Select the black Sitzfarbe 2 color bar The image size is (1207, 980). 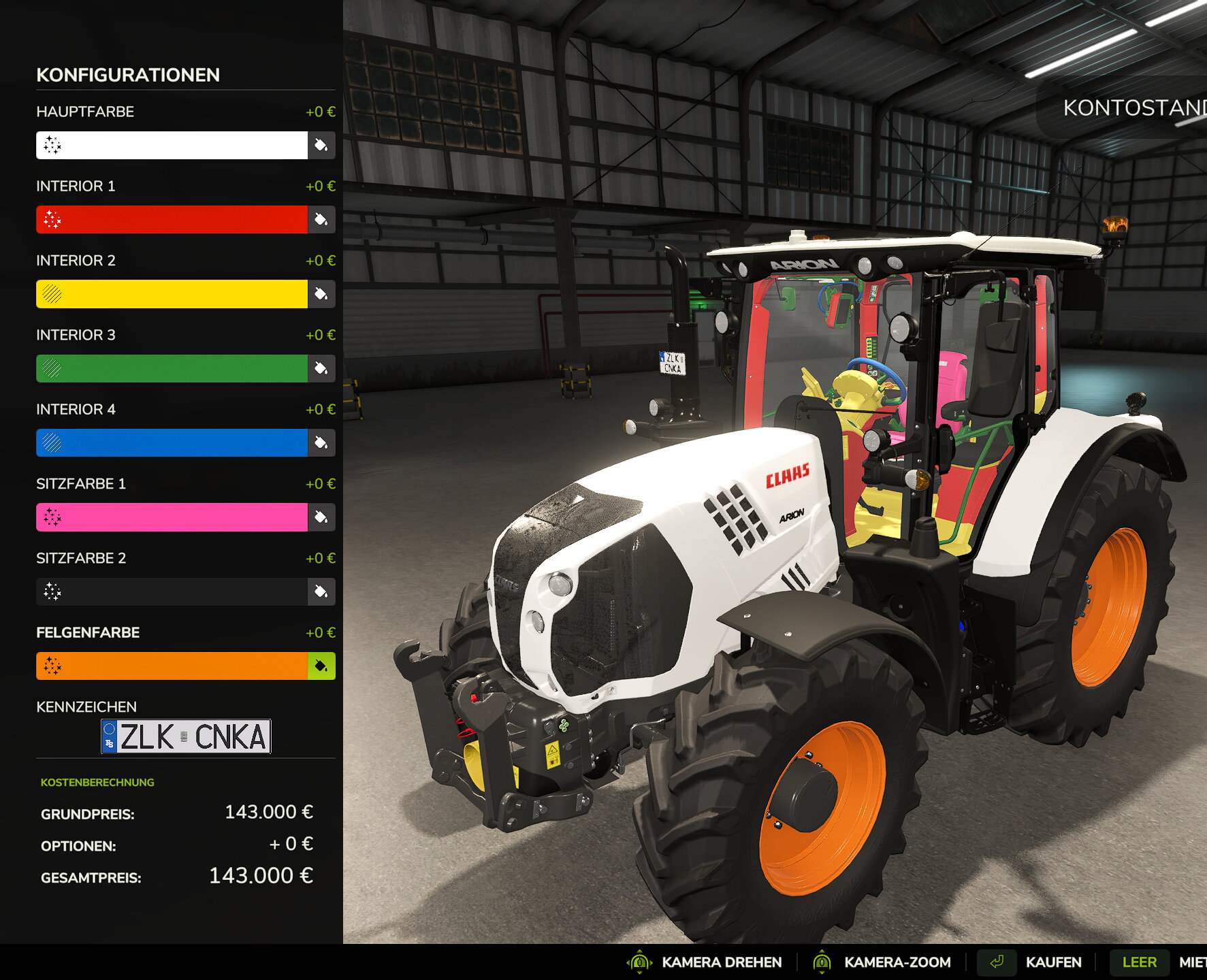point(172,591)
